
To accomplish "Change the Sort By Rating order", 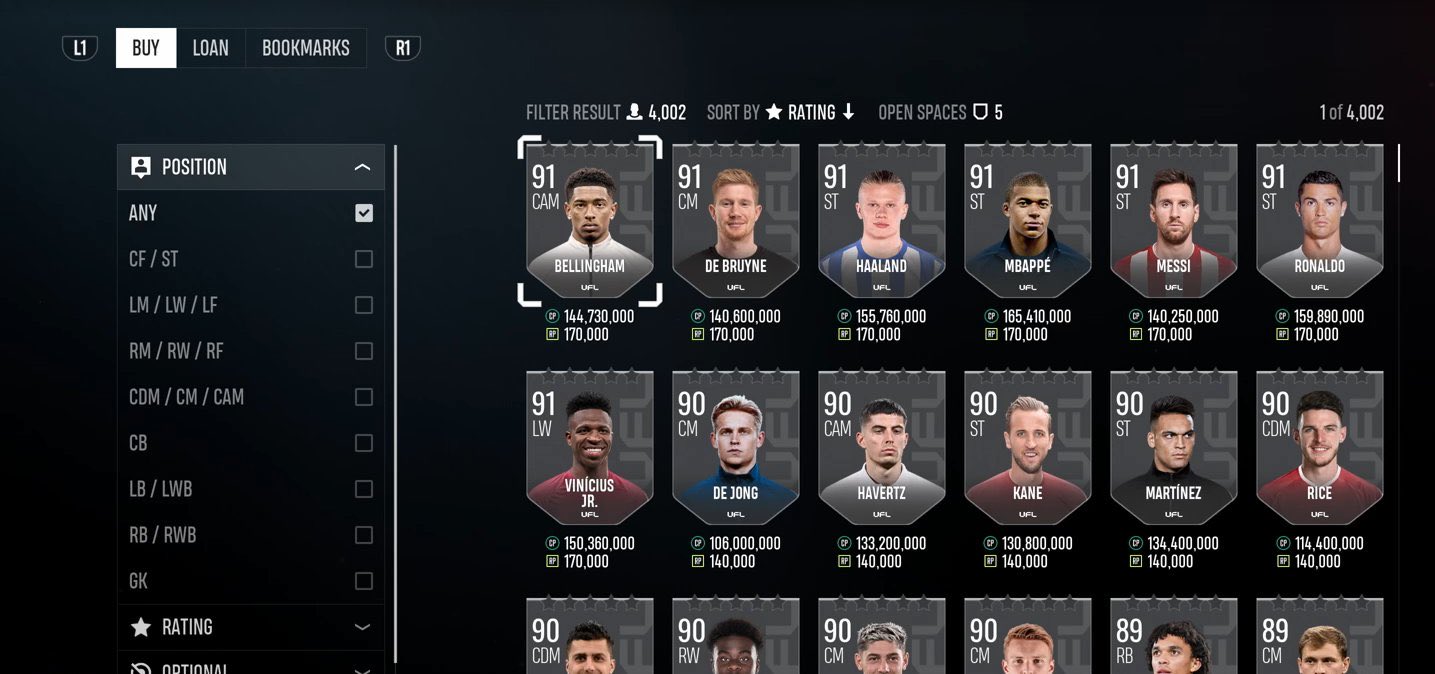I will (x=811, y=112).
